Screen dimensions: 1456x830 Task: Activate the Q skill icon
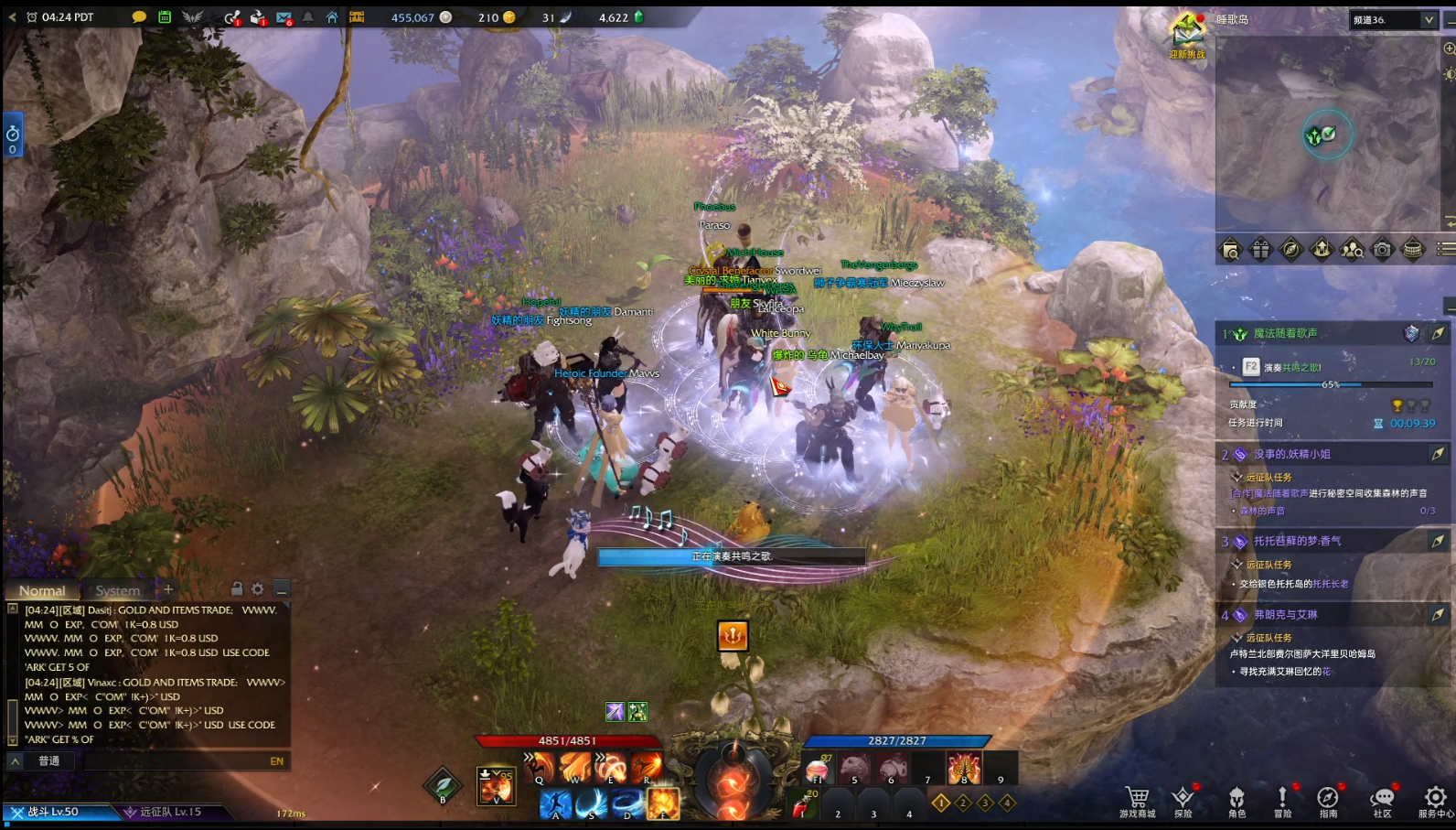pos(540,767)
